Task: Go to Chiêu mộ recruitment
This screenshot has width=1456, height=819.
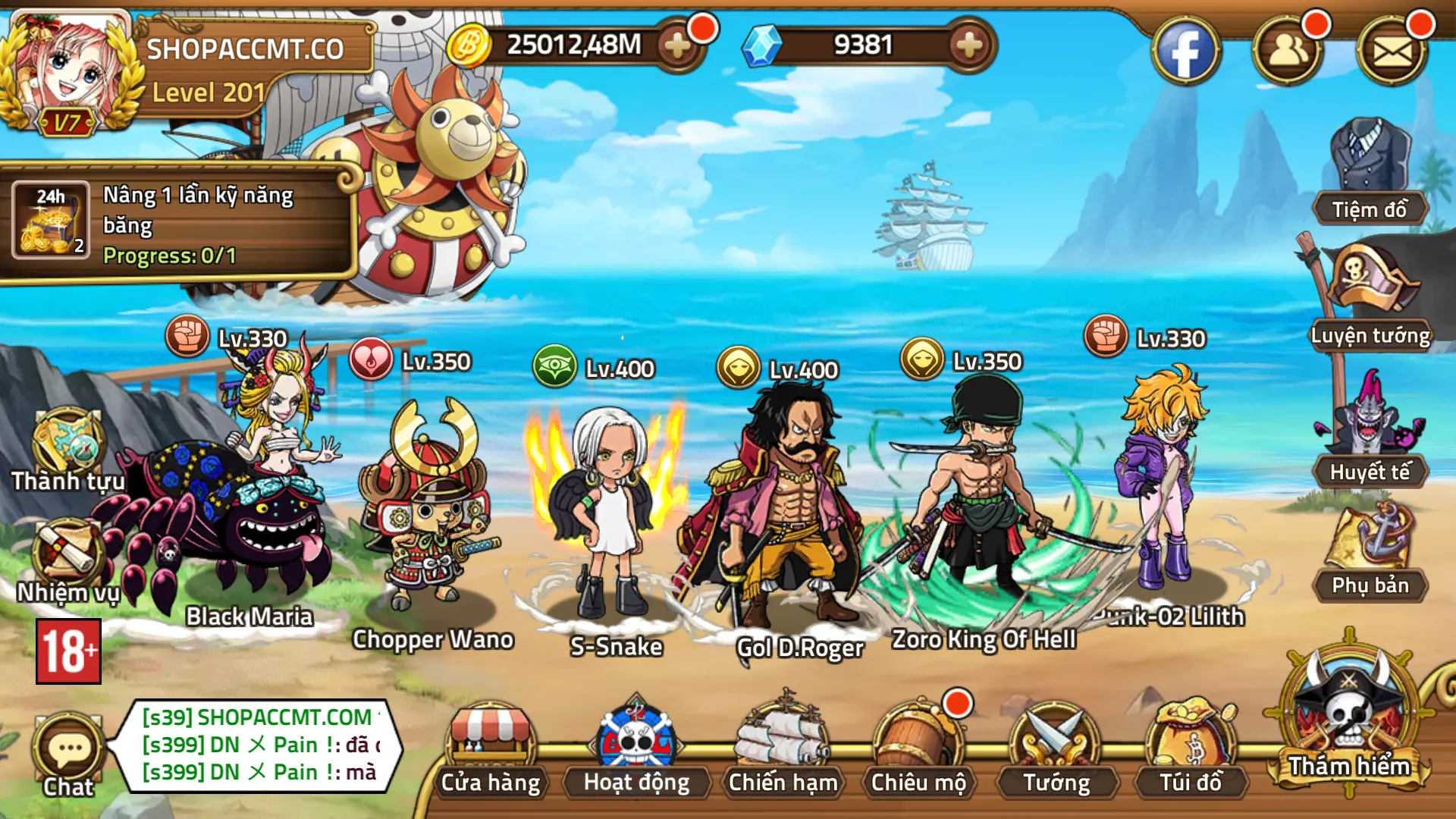Action: tap(918, 751)
